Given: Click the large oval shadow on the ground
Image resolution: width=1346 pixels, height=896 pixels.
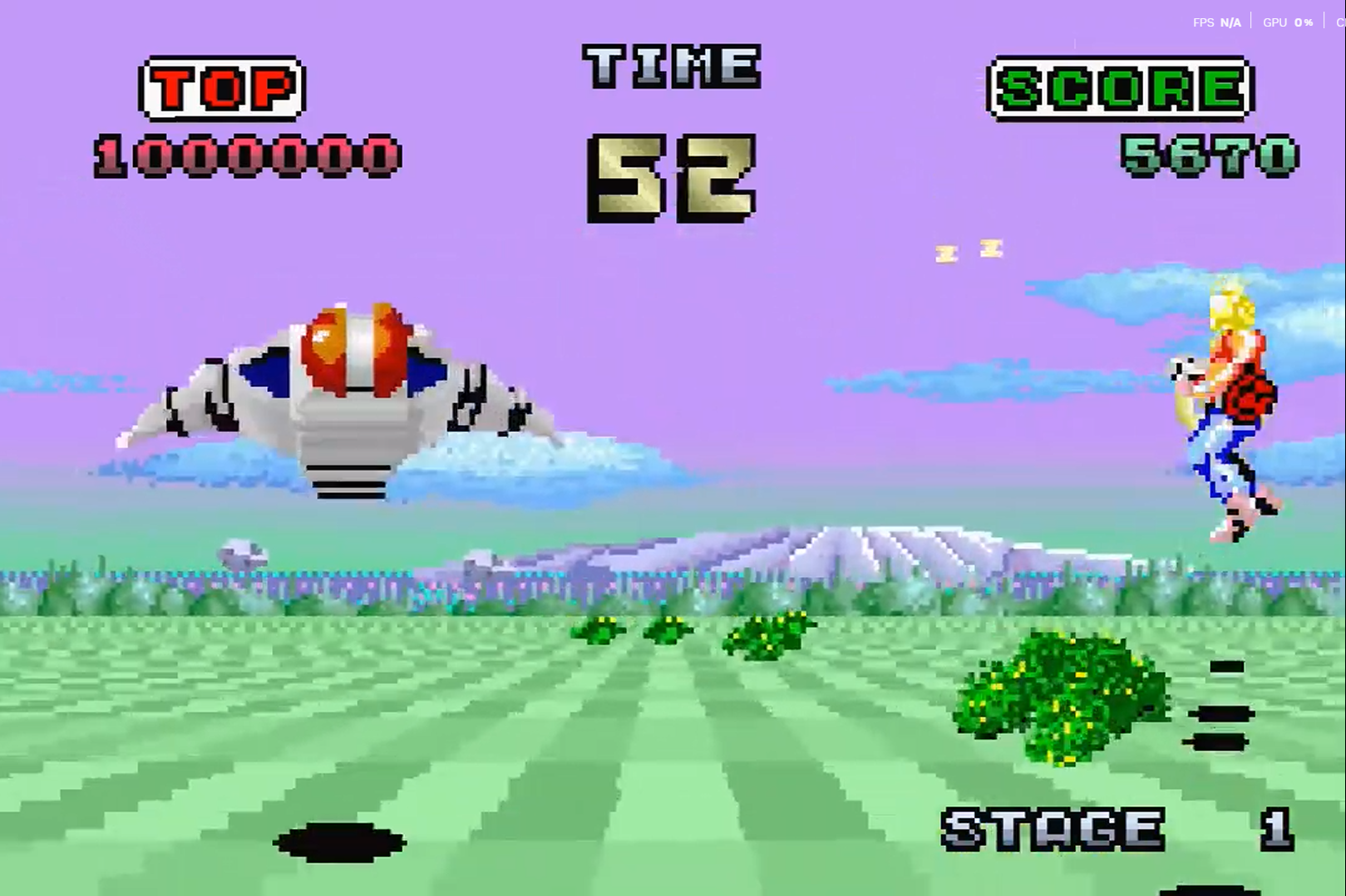Looking at the screenshot, I should (341, 844).
